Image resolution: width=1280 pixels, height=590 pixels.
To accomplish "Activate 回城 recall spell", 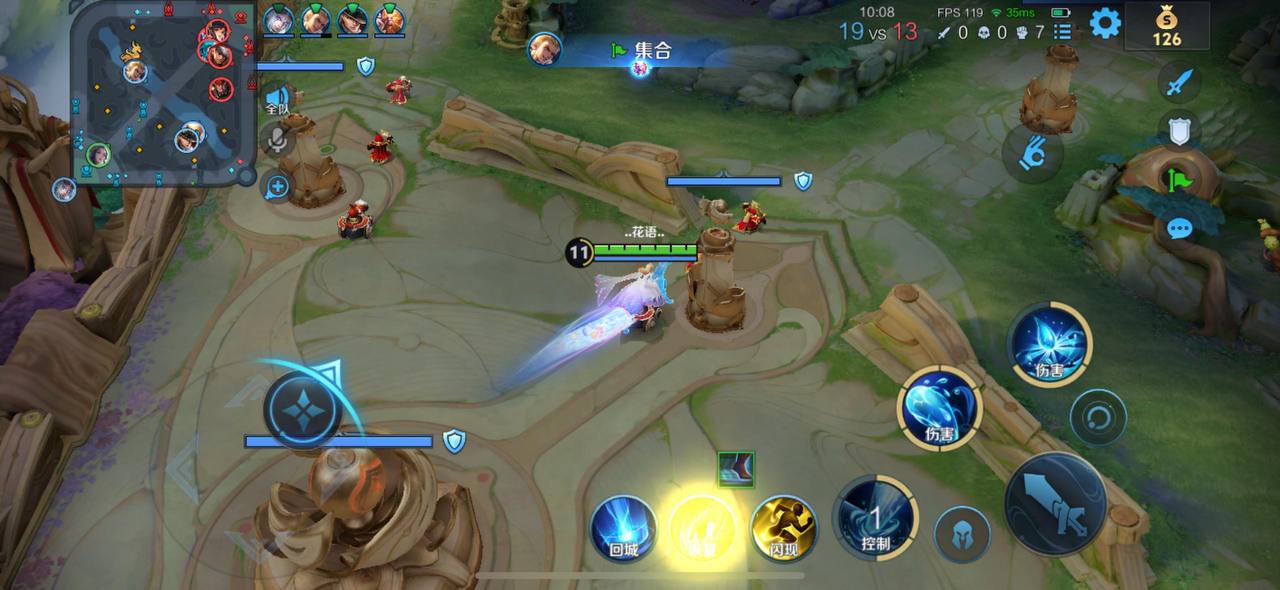I will coord(623,528).
